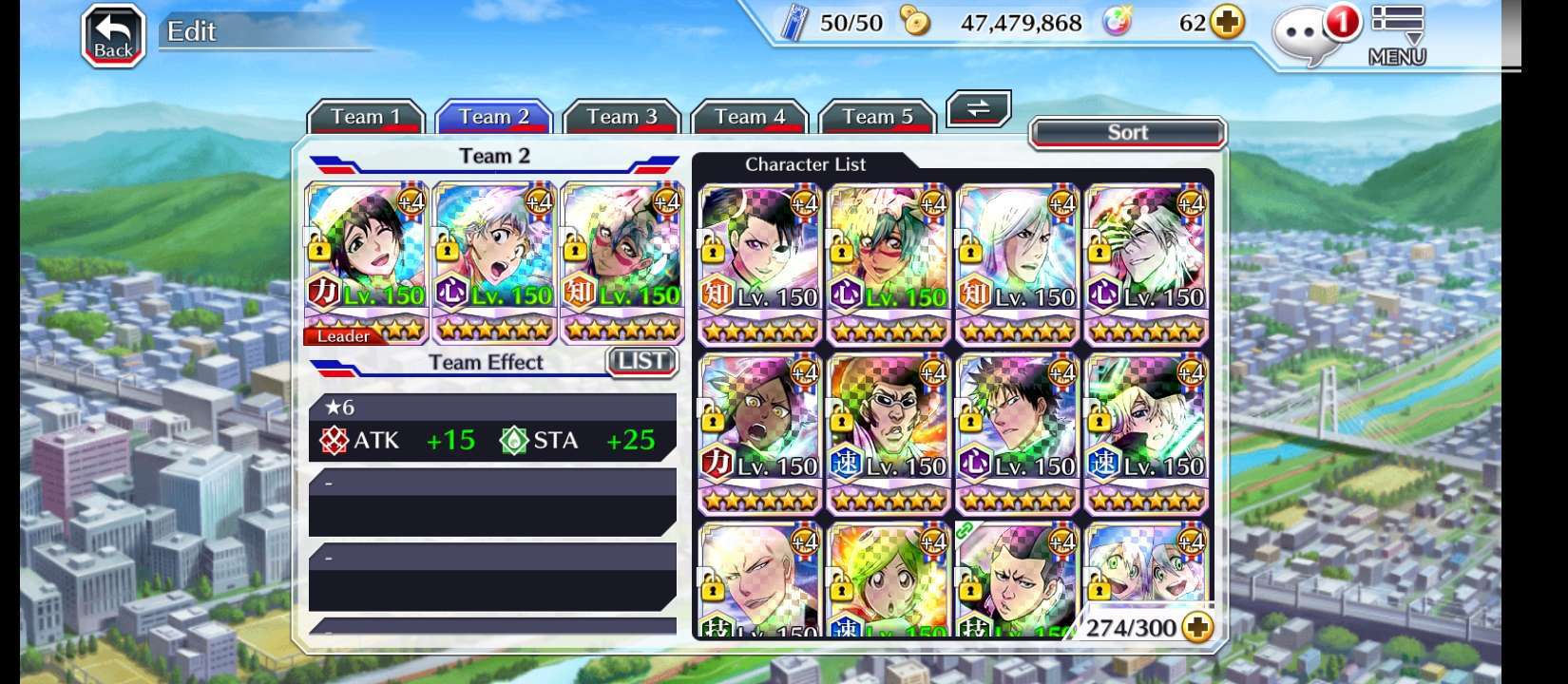Show the Team Effect LIST
Viewport: 1568px width, 684px height.
(x=641, y=361)
